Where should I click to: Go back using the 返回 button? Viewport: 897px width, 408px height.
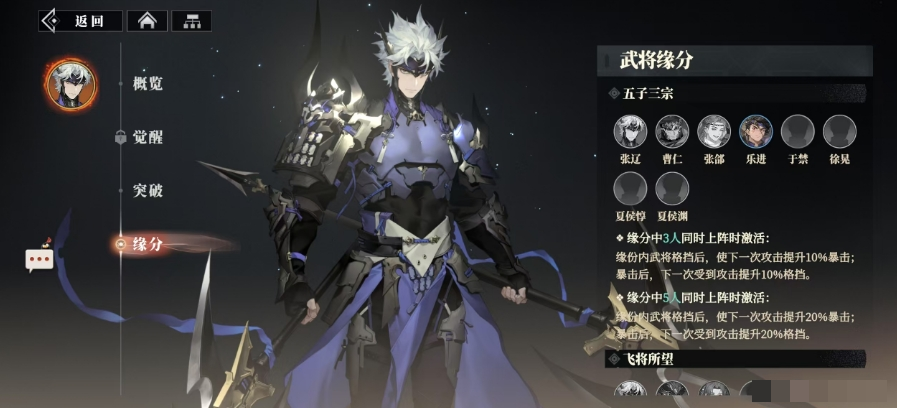[81, 20]
